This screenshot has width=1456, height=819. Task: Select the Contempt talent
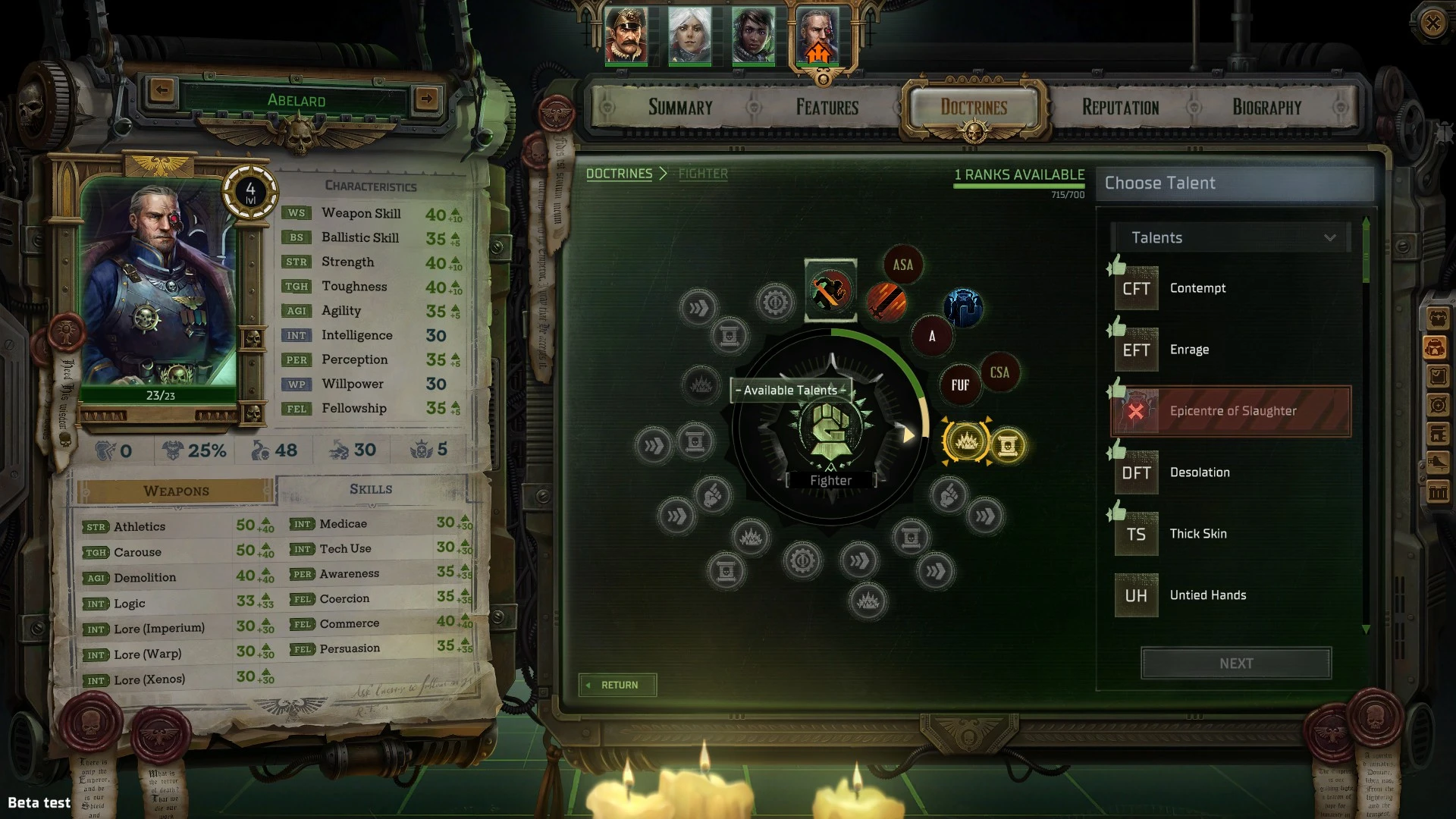pyautogui.click(x=1197, y=288)
